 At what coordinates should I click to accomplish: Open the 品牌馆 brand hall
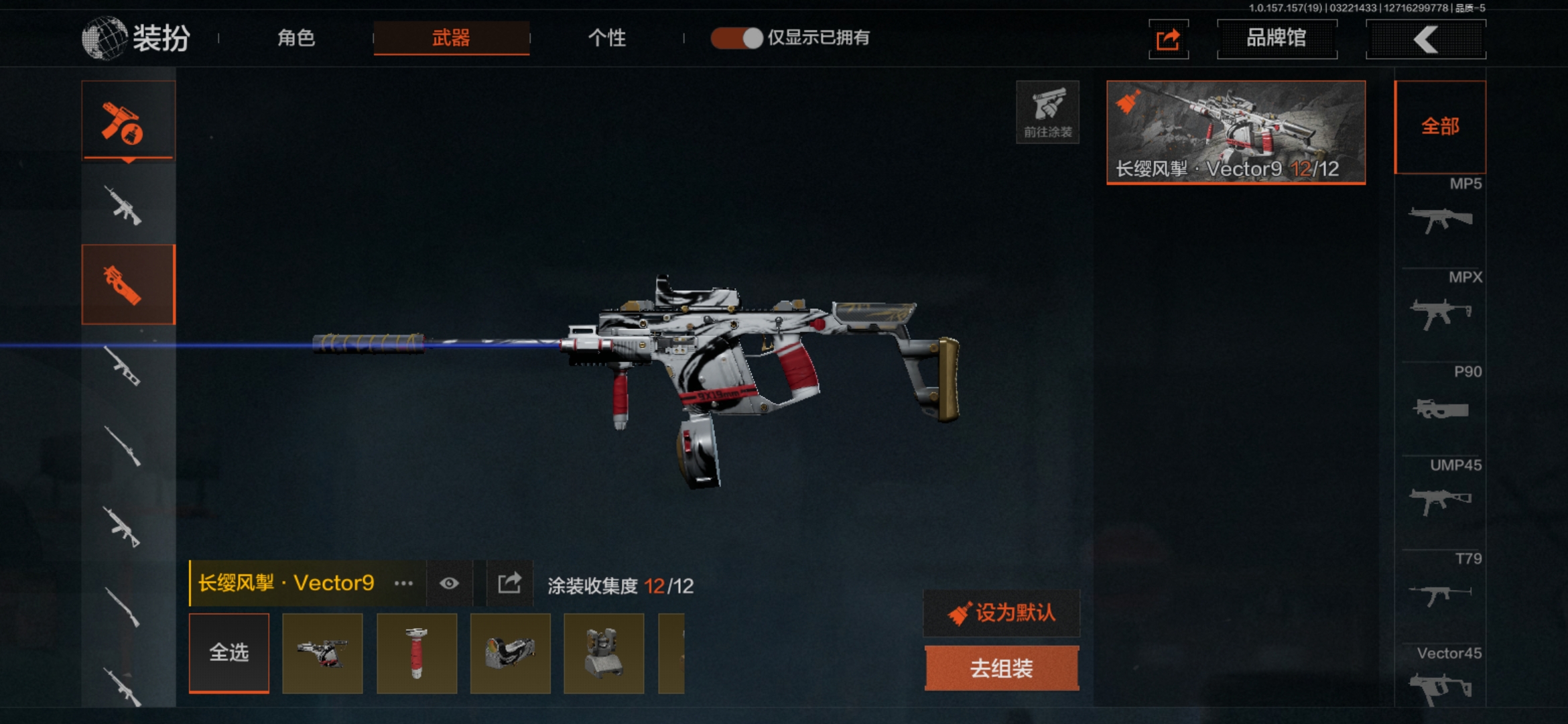point(1277,39)
